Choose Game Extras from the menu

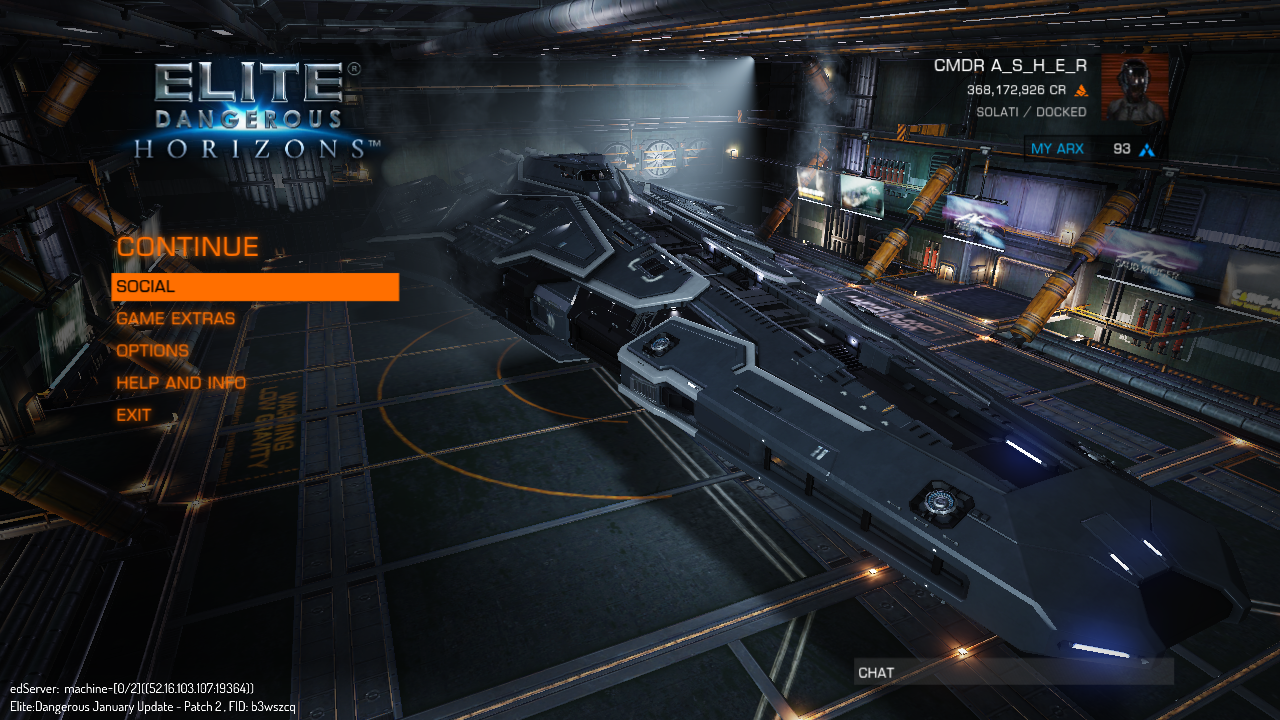pyautogui.click(x=176, y=319)
